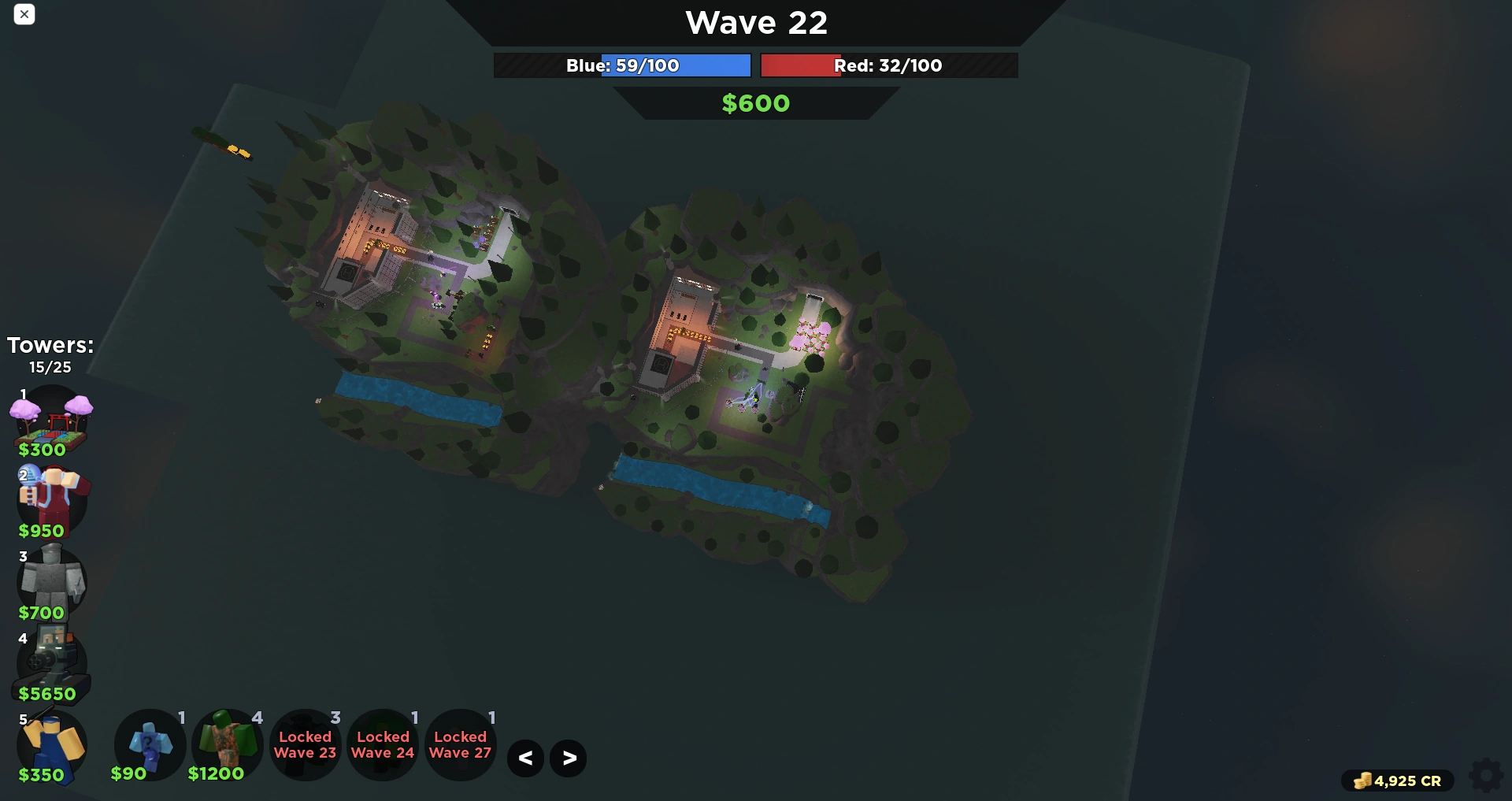1512x801 pixels.
Task: Select the Locked Wave 24 slot
Action: point(383,744)
